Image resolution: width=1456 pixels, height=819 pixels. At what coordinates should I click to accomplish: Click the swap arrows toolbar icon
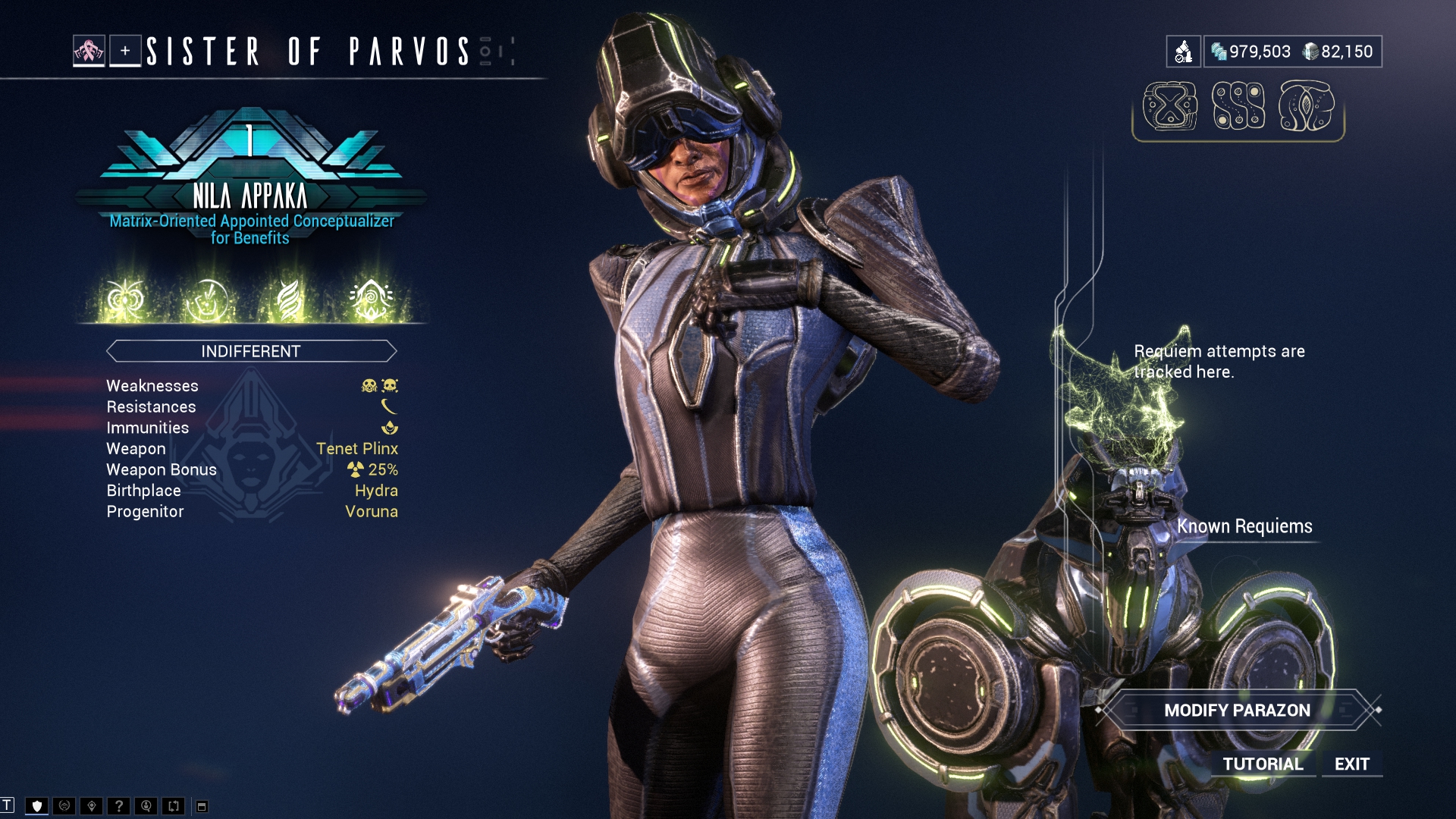174,806
